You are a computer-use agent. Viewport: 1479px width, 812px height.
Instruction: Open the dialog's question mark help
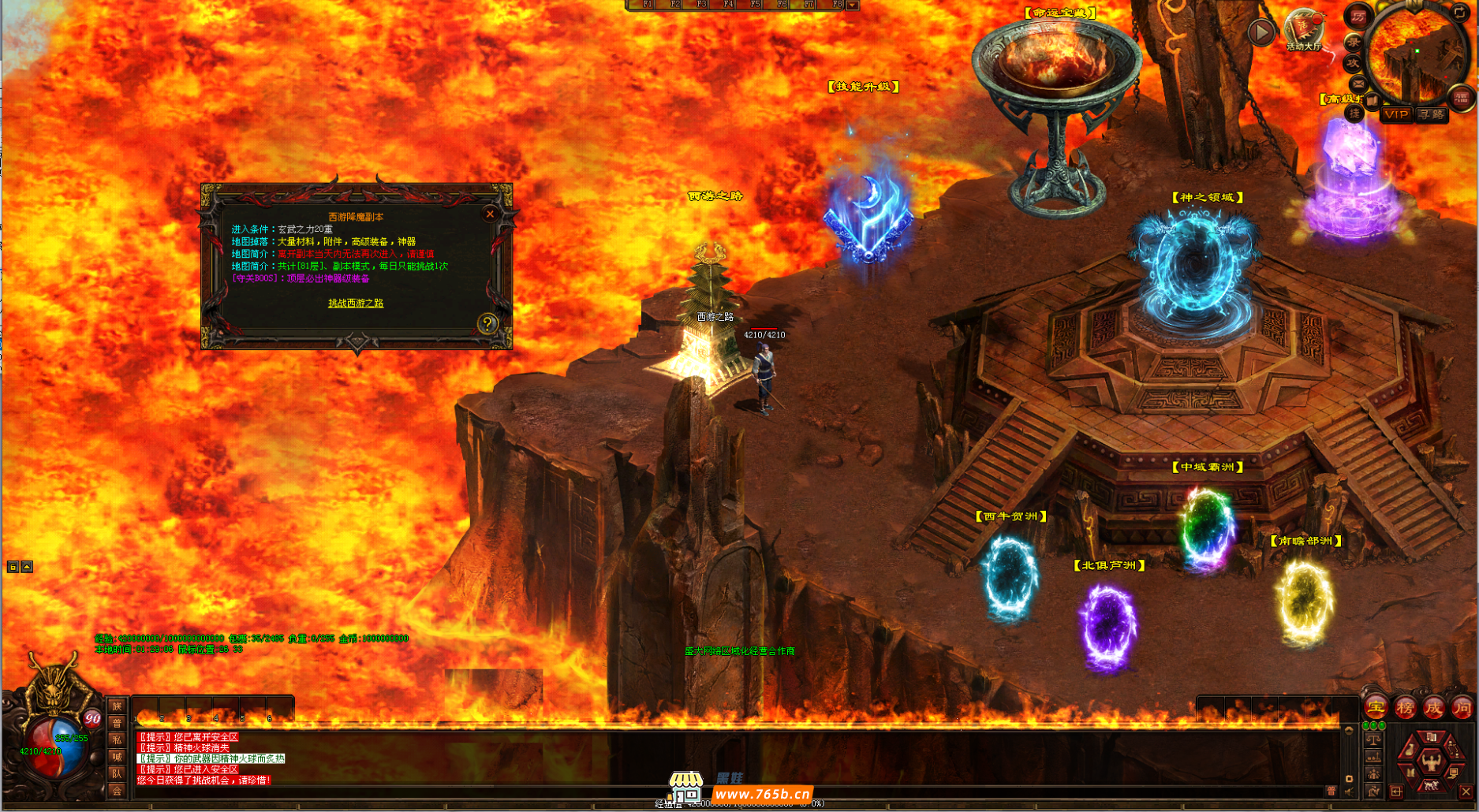487,323
